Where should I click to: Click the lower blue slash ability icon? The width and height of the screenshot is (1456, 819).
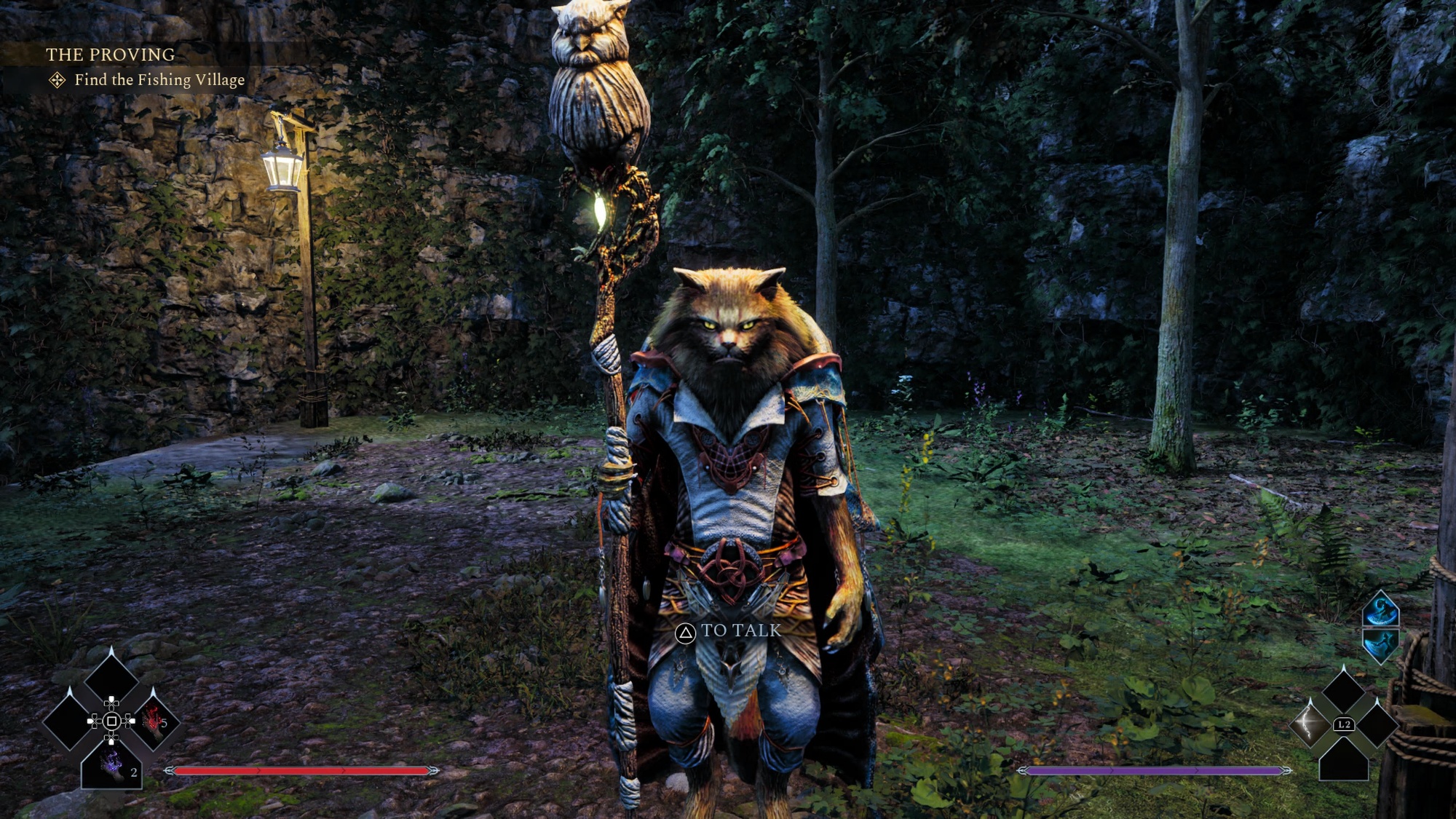pos(1380,645)
